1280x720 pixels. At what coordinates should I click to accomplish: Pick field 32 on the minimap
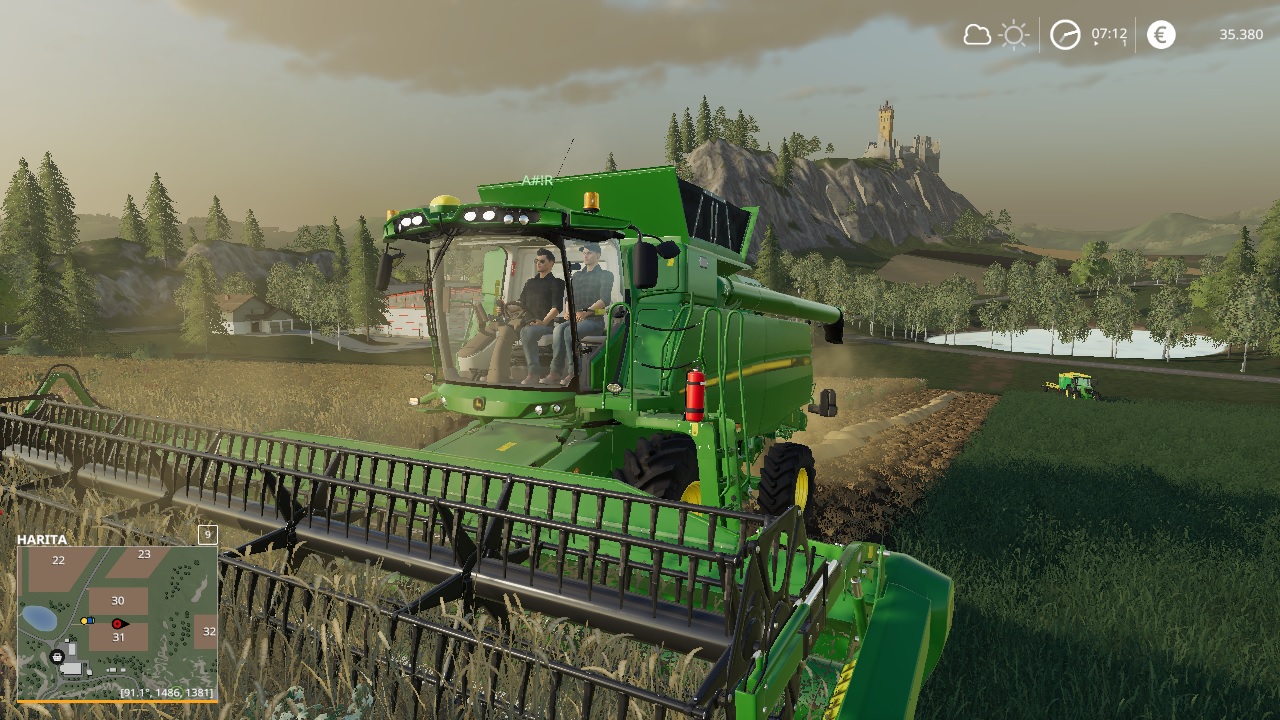click(x=208, y=631)
